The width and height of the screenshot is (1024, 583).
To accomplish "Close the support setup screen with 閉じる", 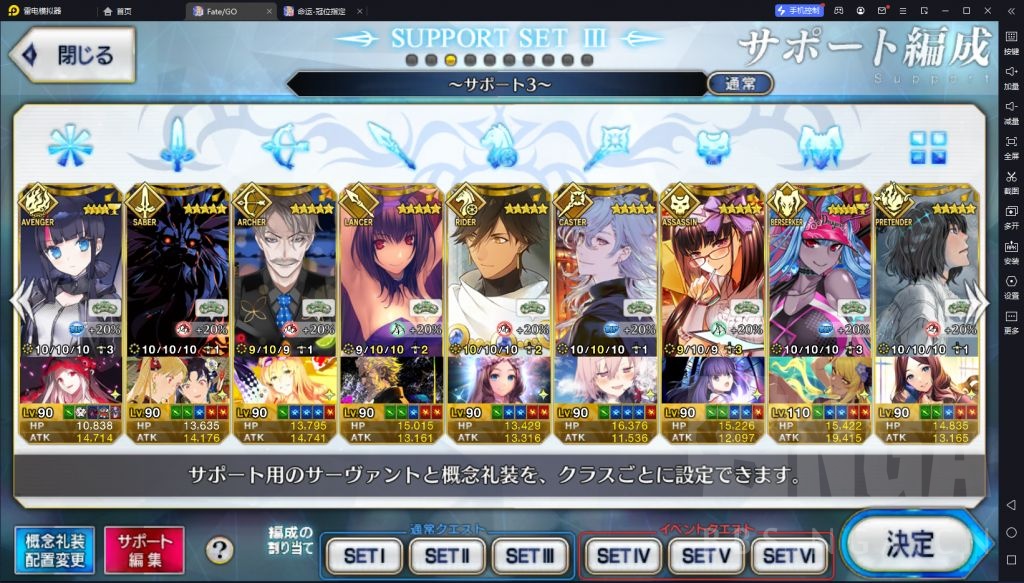I will (72, 54).
